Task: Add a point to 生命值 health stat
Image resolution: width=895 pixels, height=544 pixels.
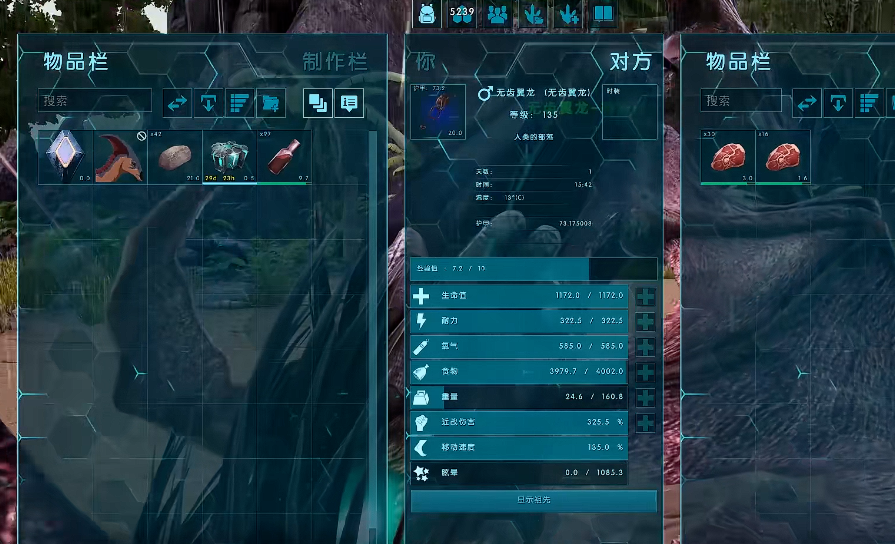Action: click(x=645, y=297)
